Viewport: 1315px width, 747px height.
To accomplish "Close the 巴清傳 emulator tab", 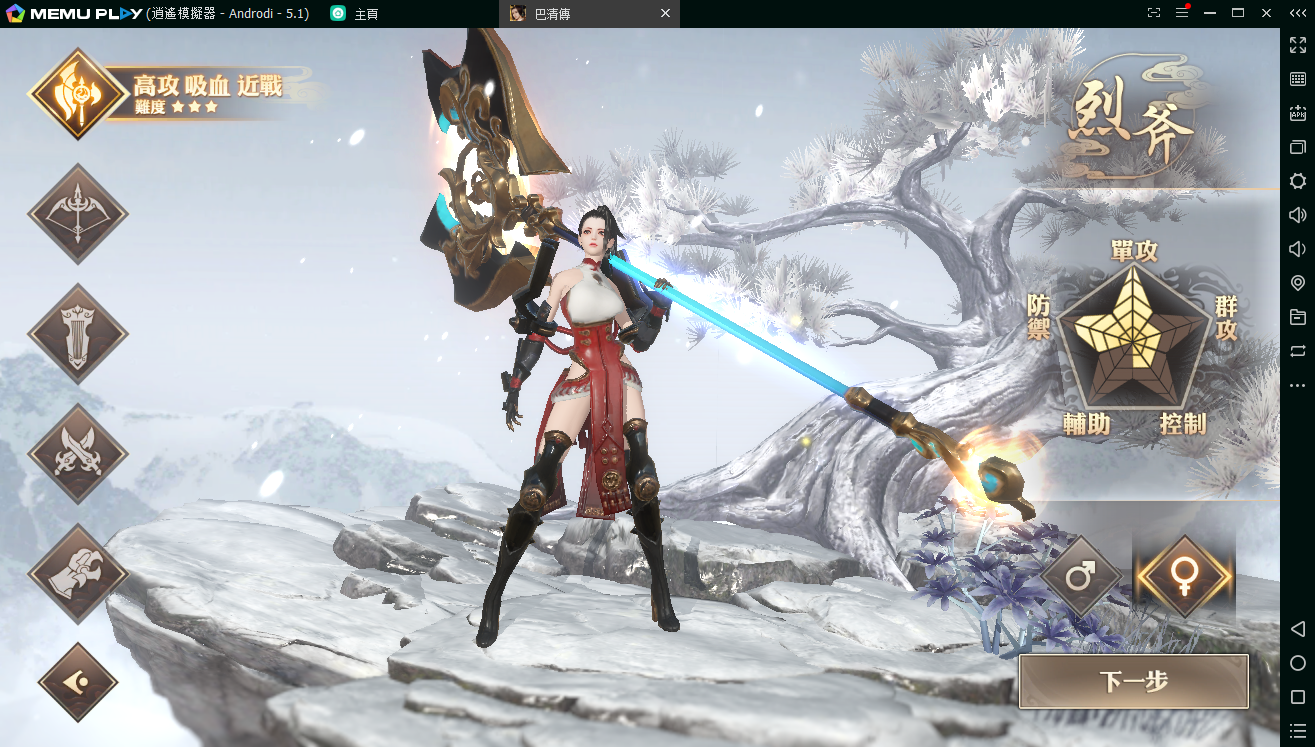I will [x=666, y=14].
